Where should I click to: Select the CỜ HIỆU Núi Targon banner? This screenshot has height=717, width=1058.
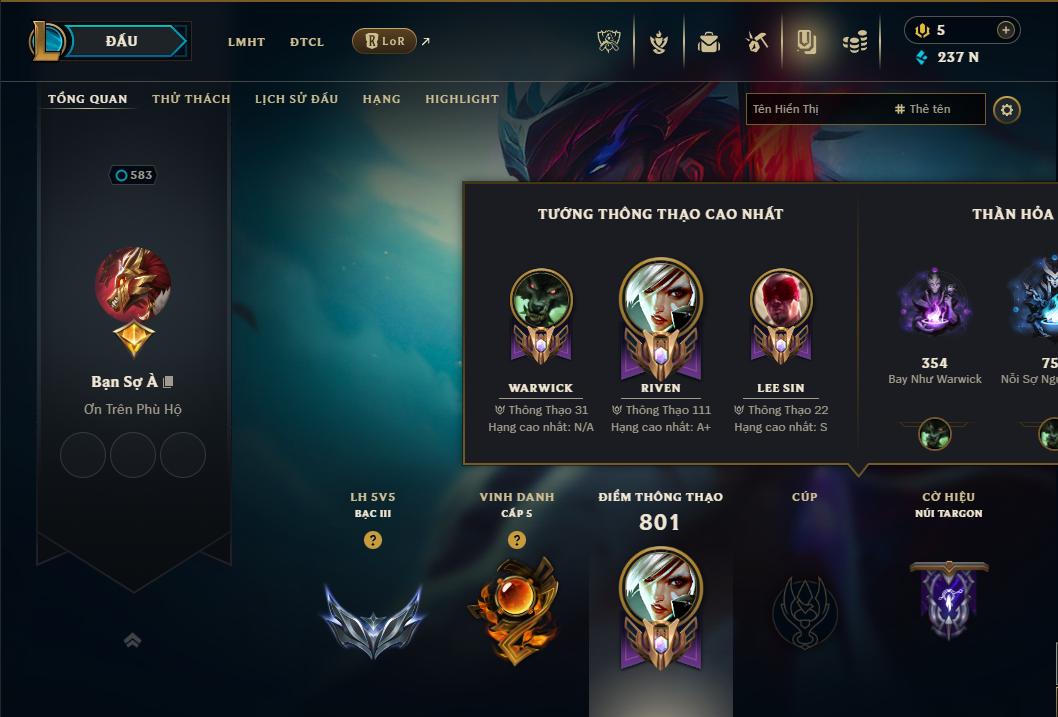[948, 598]
